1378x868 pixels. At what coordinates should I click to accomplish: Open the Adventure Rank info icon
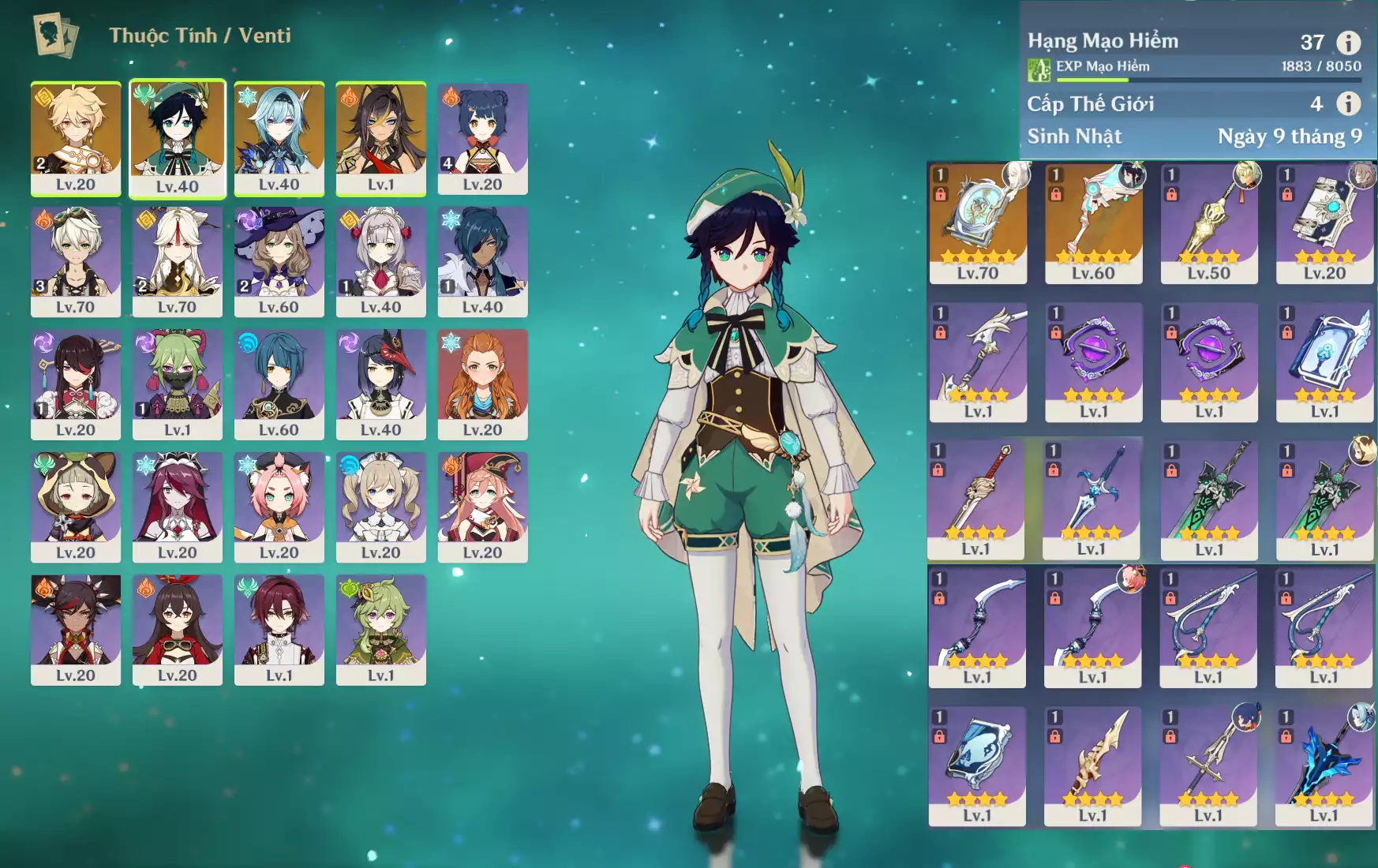point(1348,43)
